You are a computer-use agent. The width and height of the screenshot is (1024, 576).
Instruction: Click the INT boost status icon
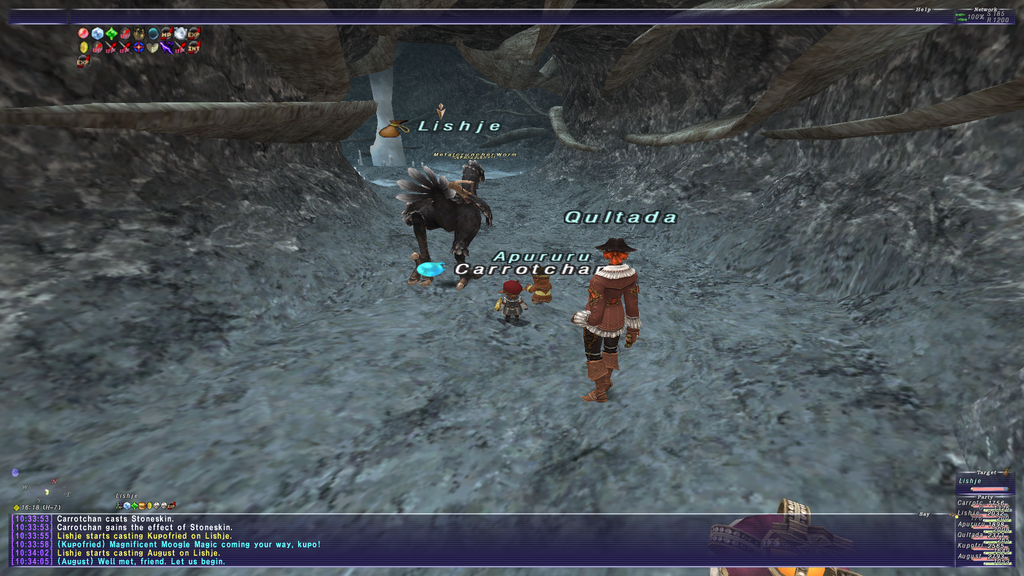coord(194,47)
